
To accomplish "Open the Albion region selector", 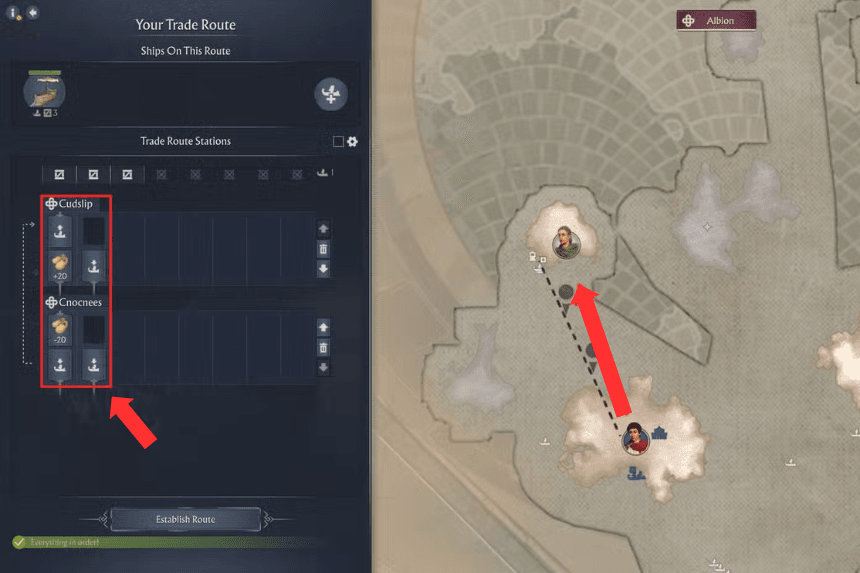I will (716, 21).
